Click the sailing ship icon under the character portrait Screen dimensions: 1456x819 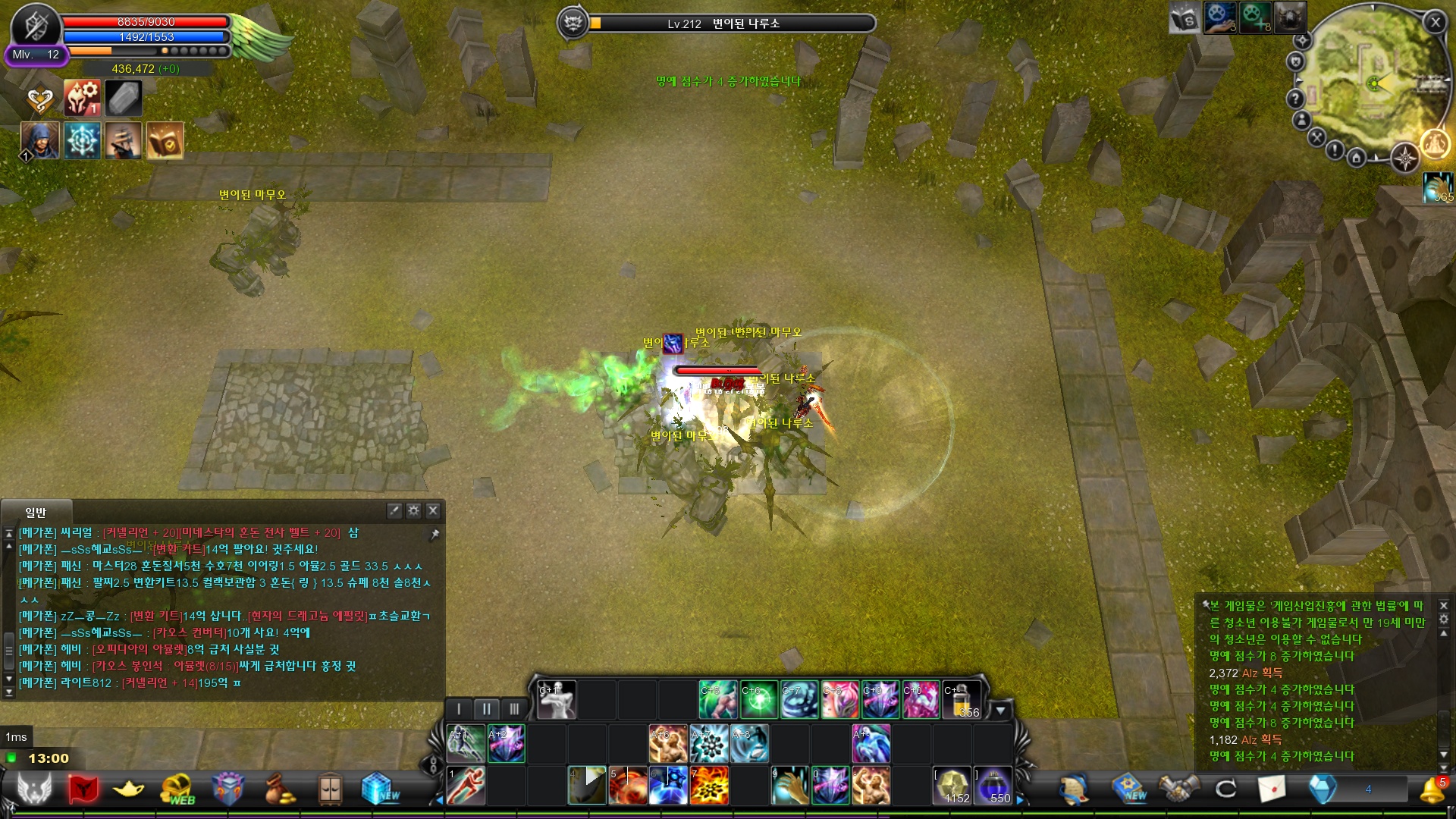tap(124, 141)
